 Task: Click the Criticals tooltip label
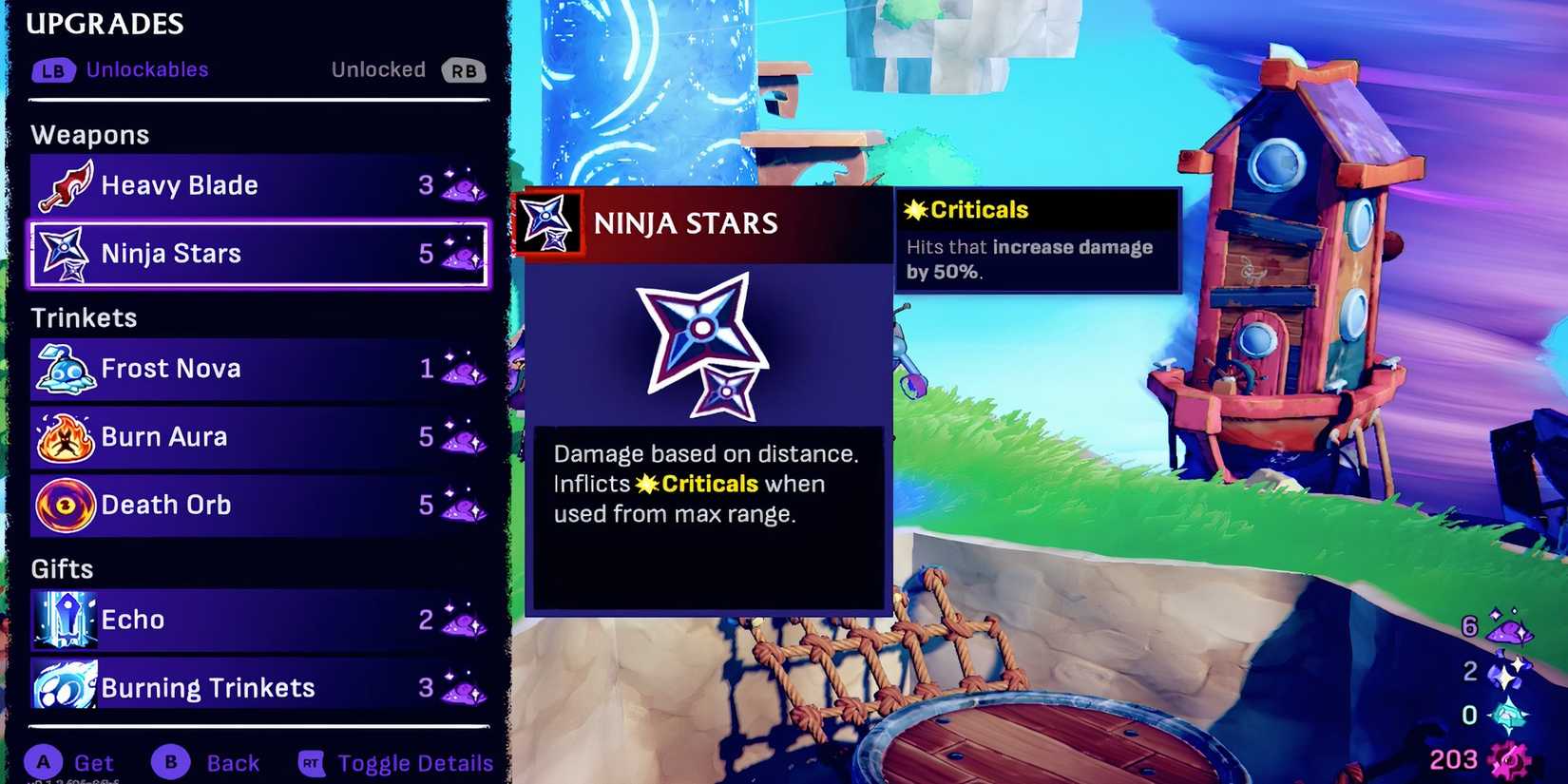pyautogui.click(x=965, y=209)
